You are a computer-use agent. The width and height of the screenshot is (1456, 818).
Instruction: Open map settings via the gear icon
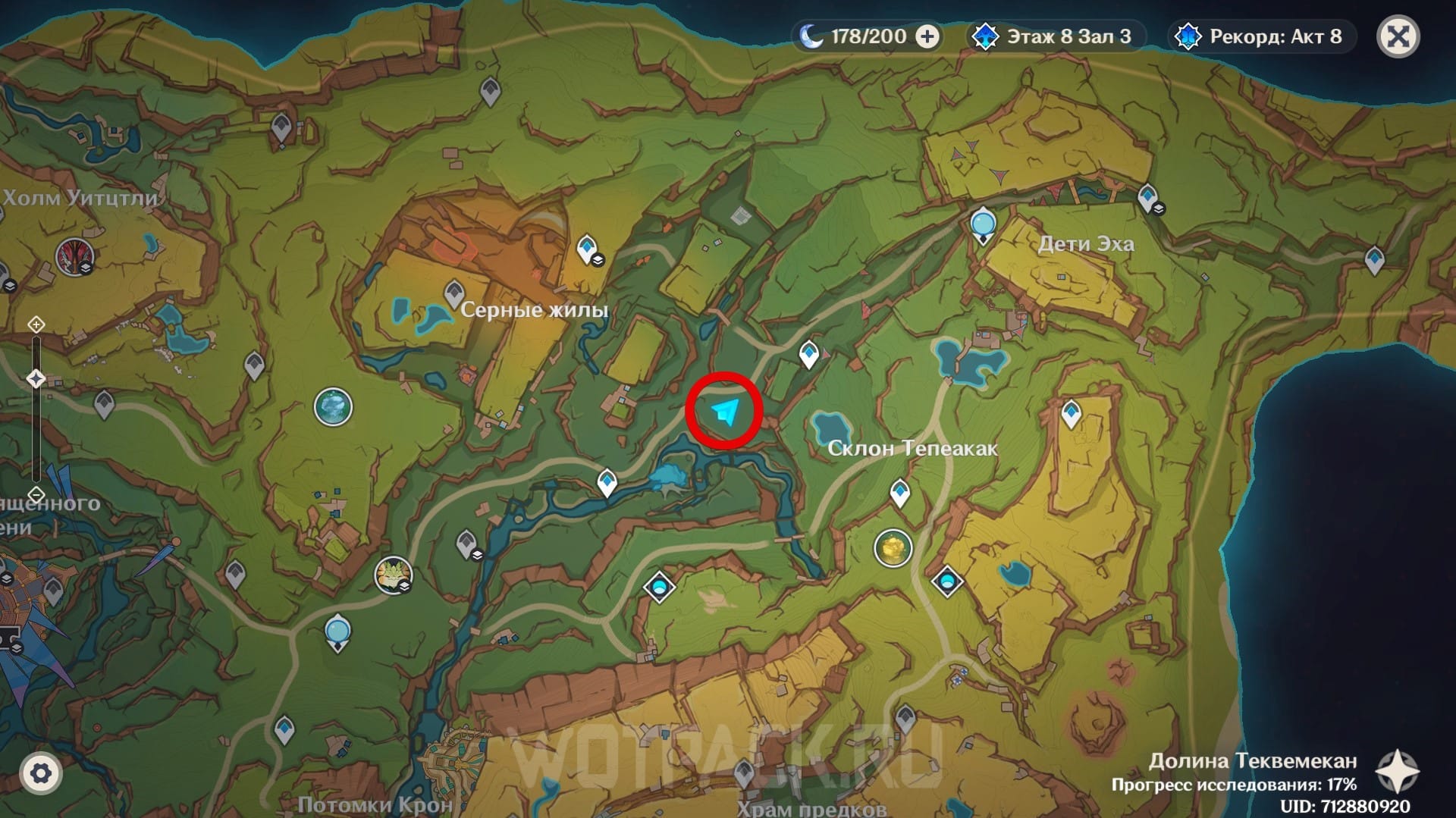click(41, 773)
